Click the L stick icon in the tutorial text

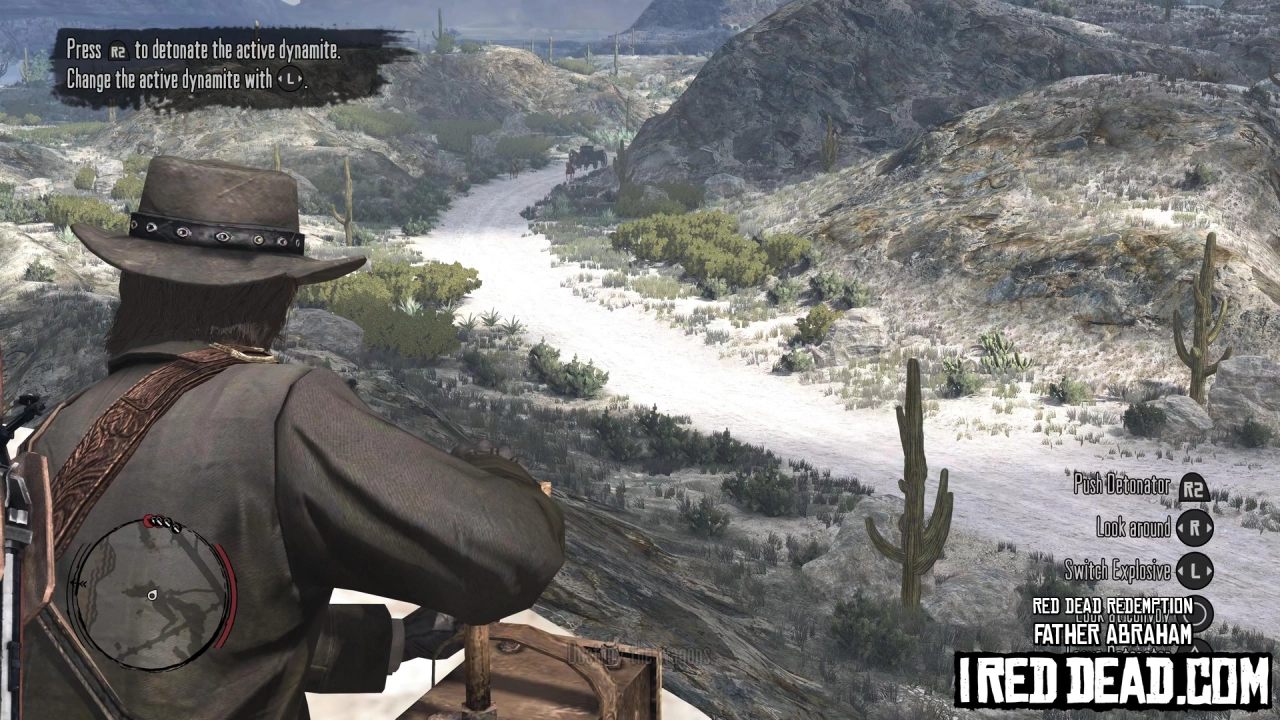[x=289, y=79]
